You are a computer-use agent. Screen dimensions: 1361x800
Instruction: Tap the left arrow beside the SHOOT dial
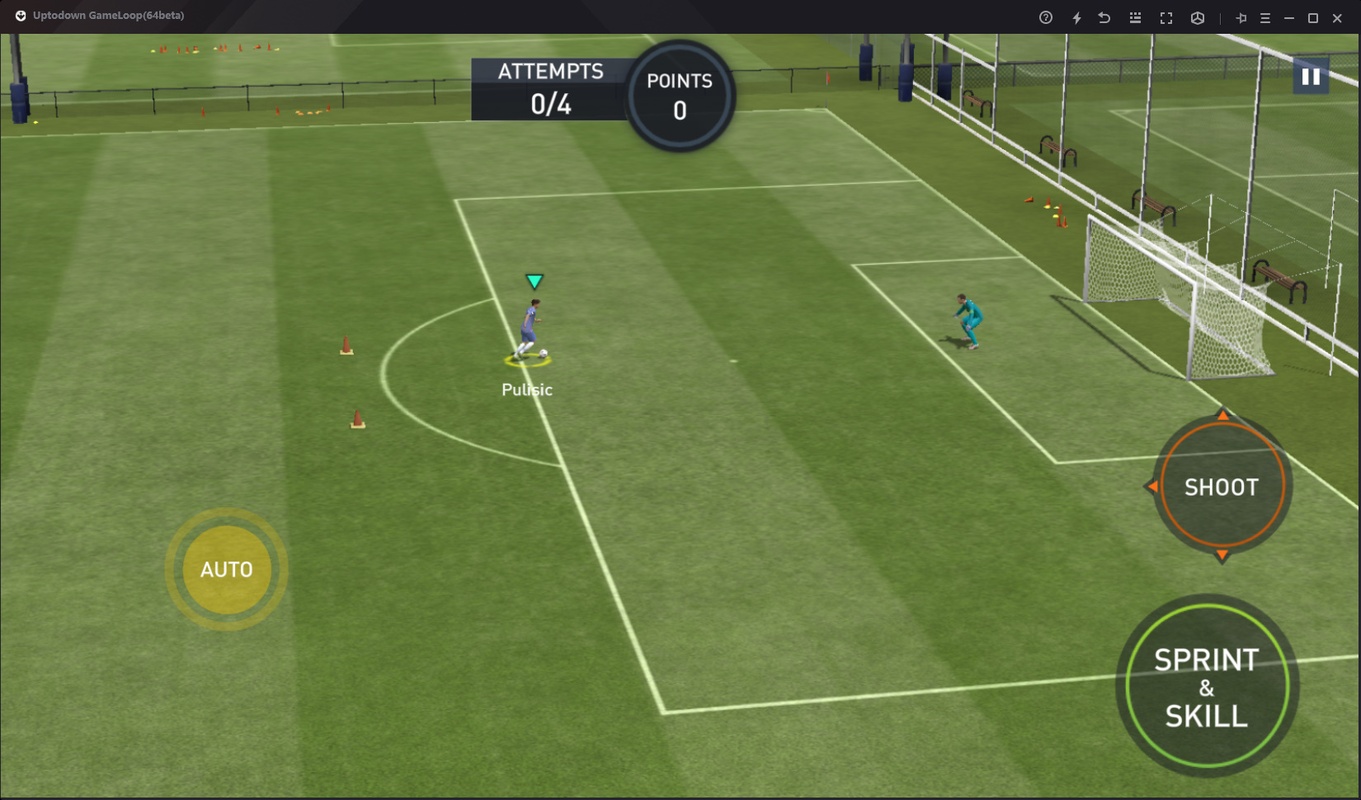1152,485
